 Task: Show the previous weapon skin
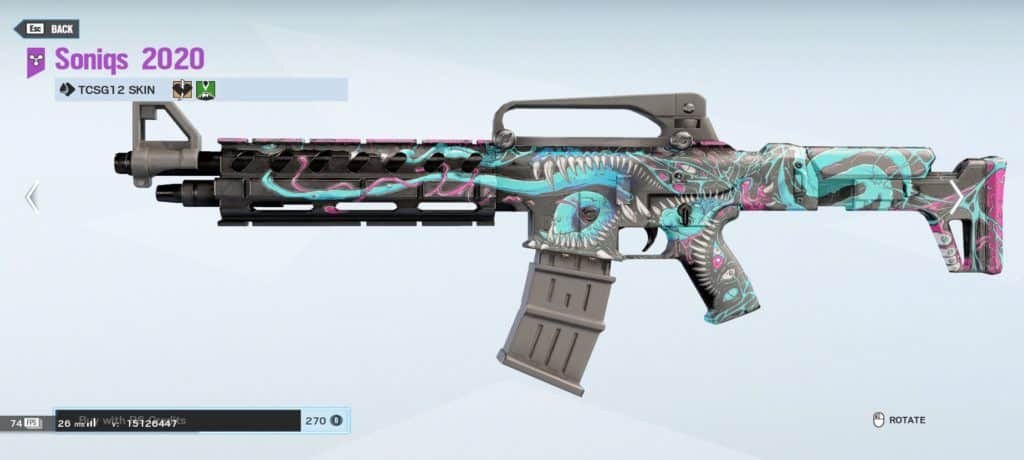(32, 197)
